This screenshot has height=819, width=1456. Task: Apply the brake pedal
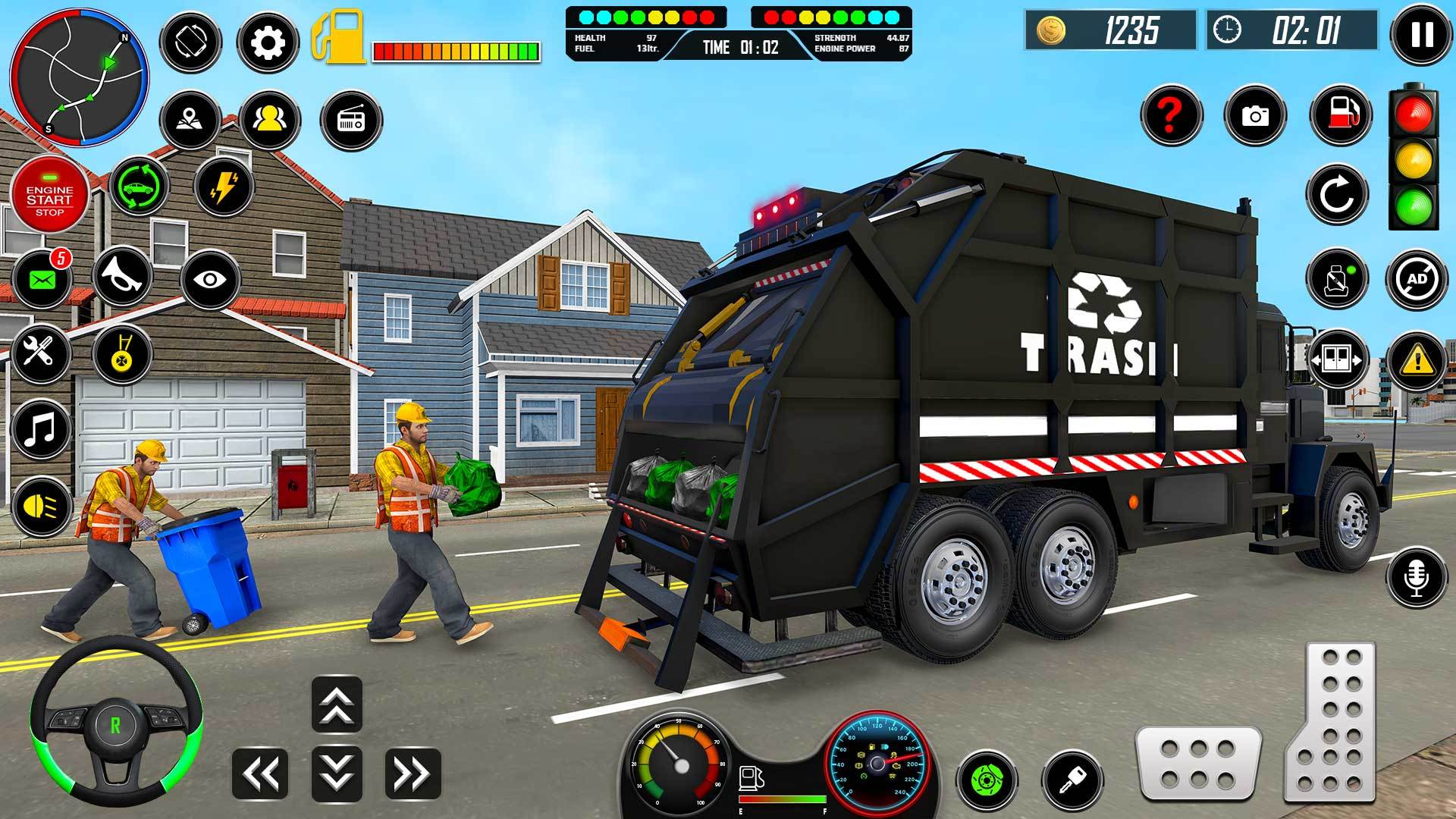point(1198,762)
